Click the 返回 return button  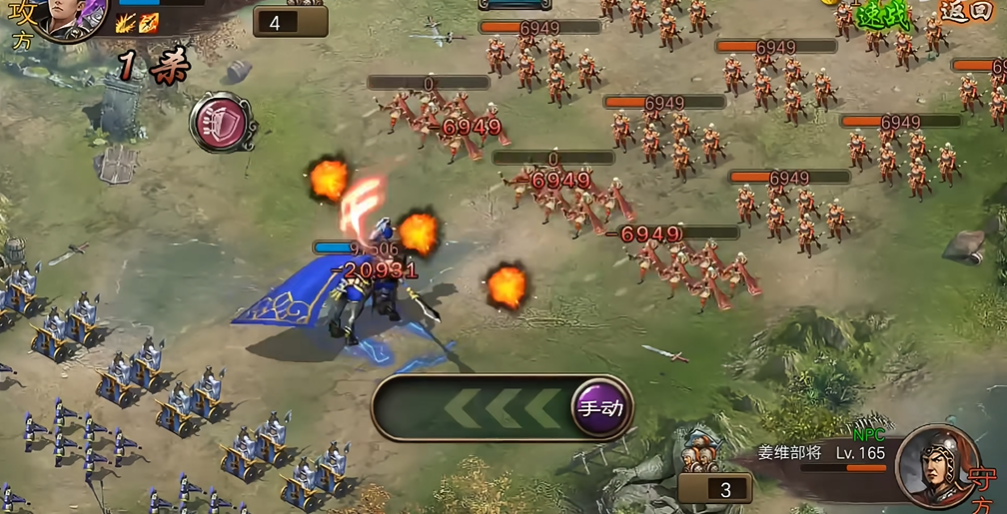point(965,11)
